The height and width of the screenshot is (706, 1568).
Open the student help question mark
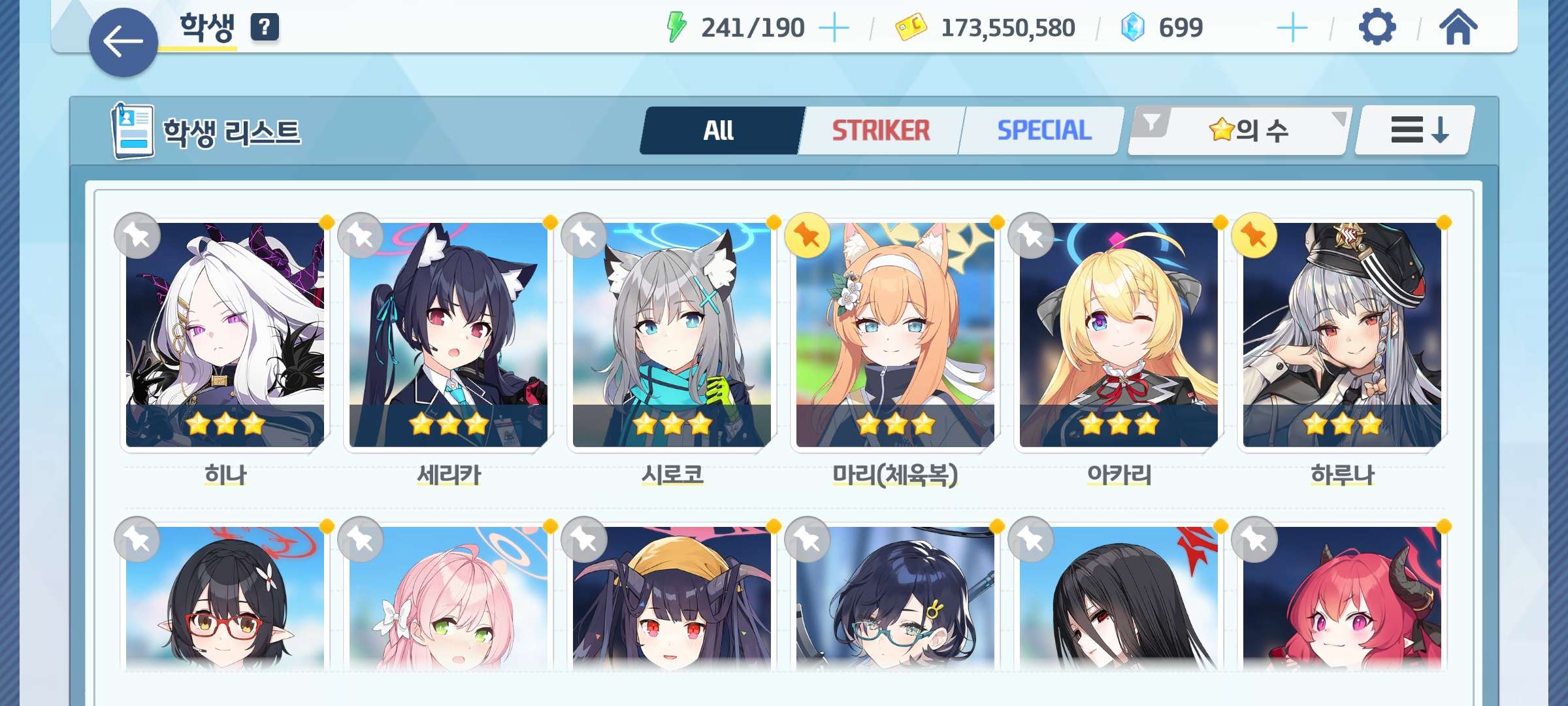265,27
